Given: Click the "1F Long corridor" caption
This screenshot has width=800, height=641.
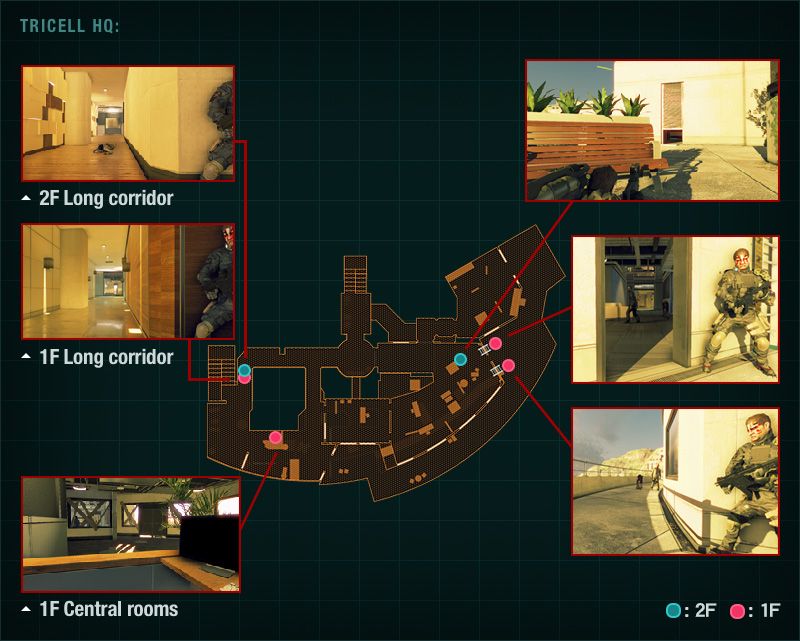Looking at the screenshot, I should click(105, 357).
